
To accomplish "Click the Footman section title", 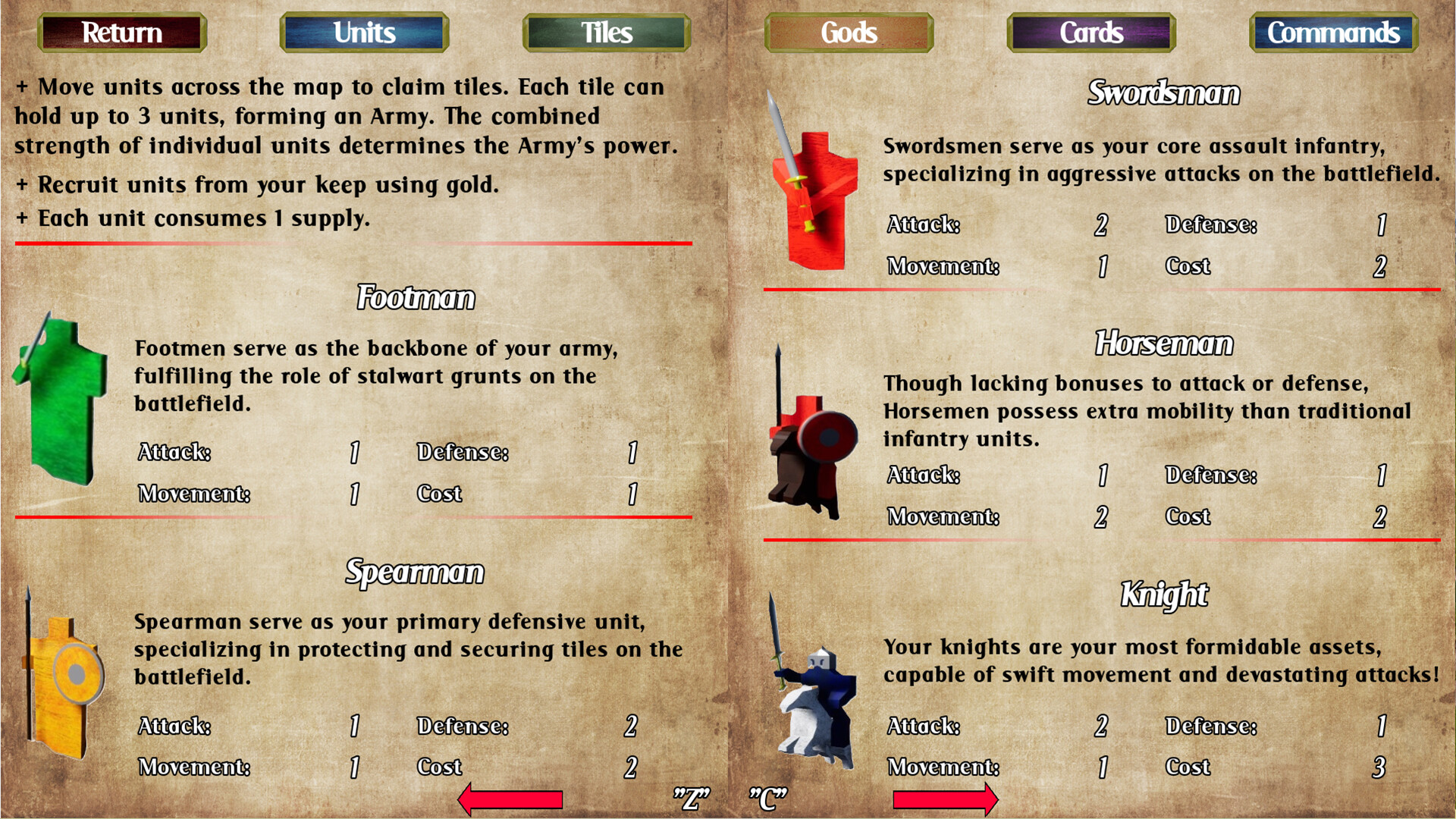I will 416,298.
